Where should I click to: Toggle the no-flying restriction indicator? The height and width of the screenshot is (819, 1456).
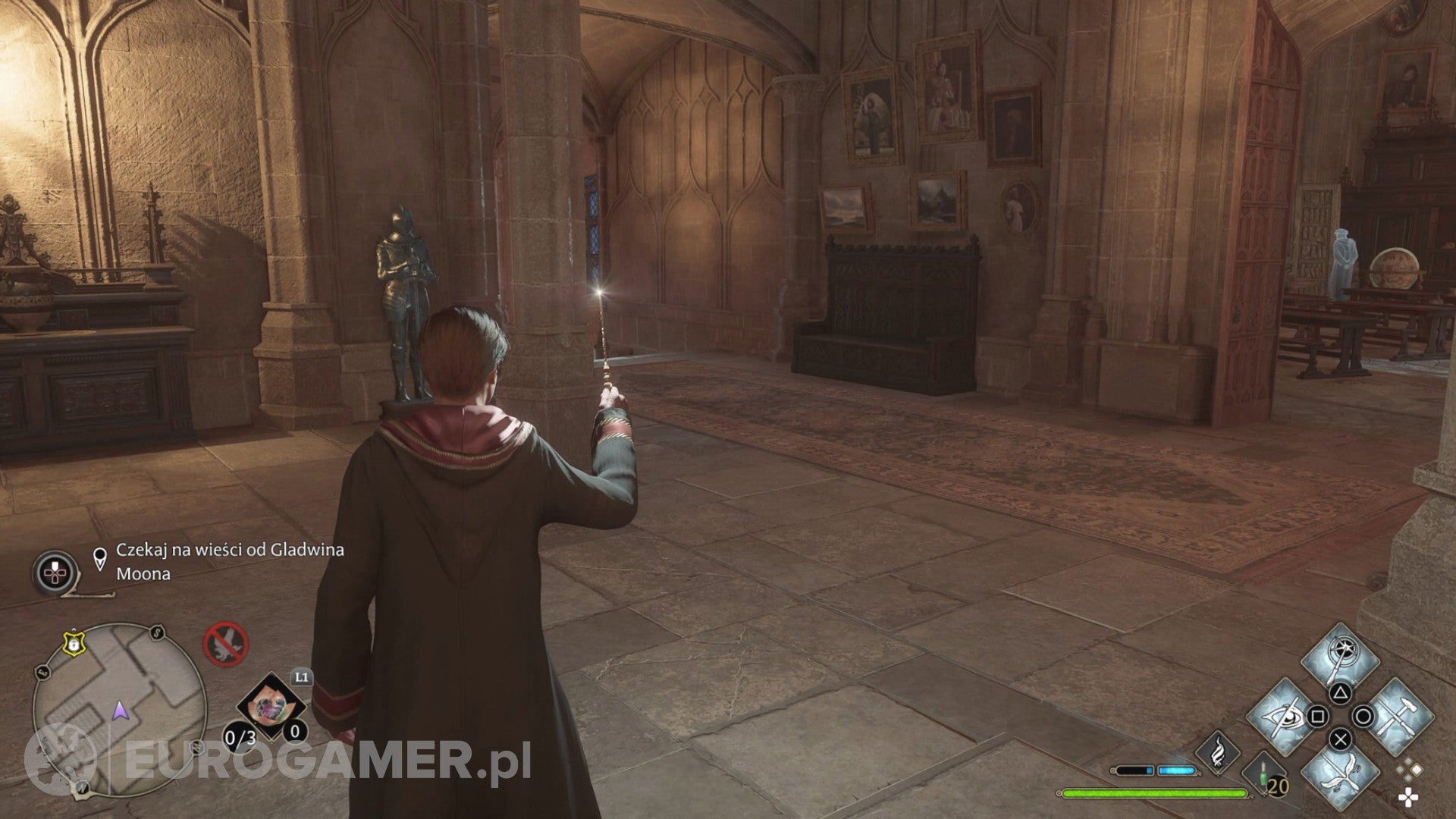pyautogui.click(x=225, y=645)
